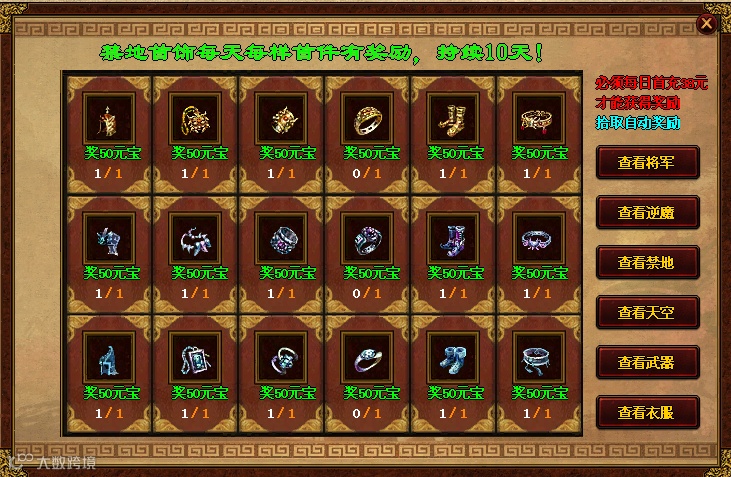Open the 查看将军 reward page
The image size is (731, 477).
(647, 161)
